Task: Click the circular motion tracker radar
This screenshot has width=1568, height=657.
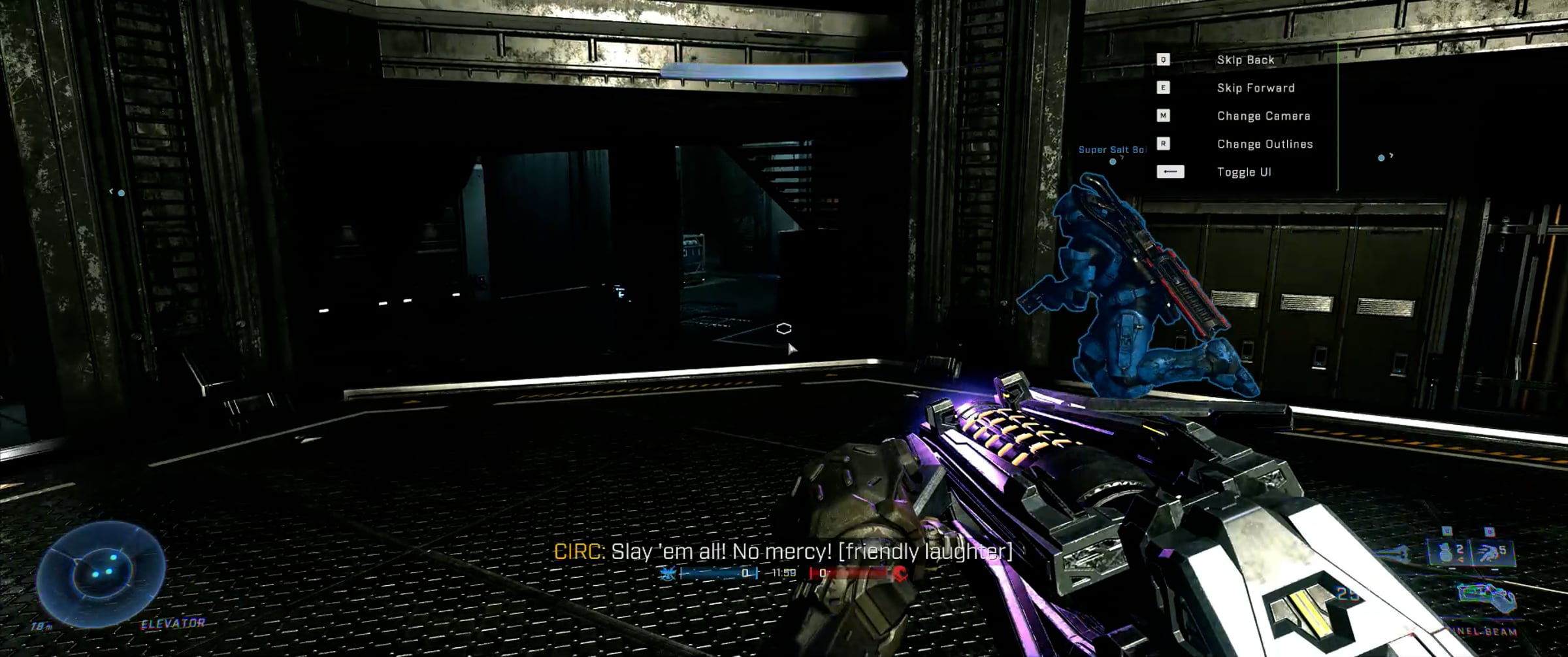Action: point(100,573)
